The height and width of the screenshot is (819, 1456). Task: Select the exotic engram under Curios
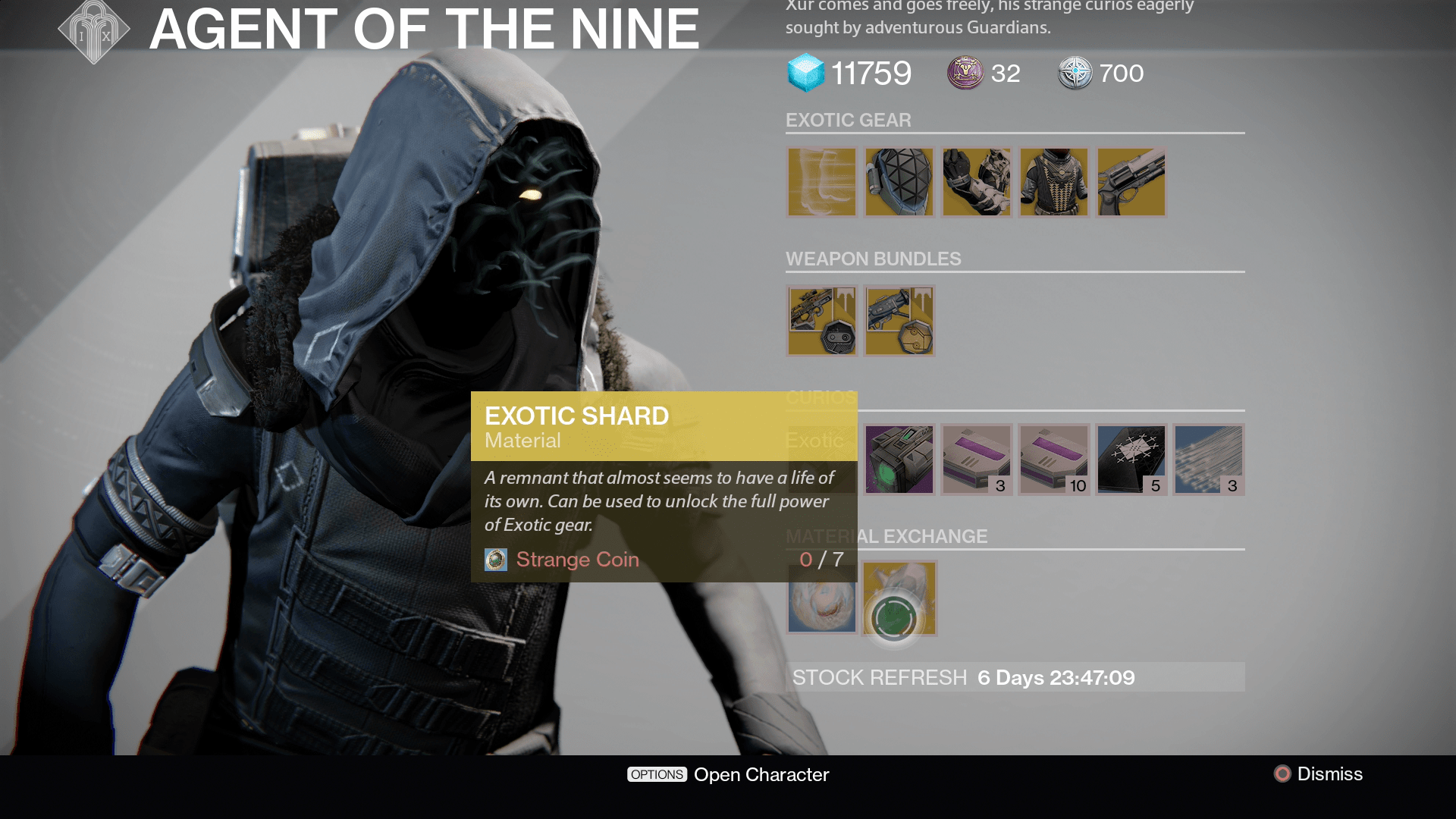pos(899,460)
